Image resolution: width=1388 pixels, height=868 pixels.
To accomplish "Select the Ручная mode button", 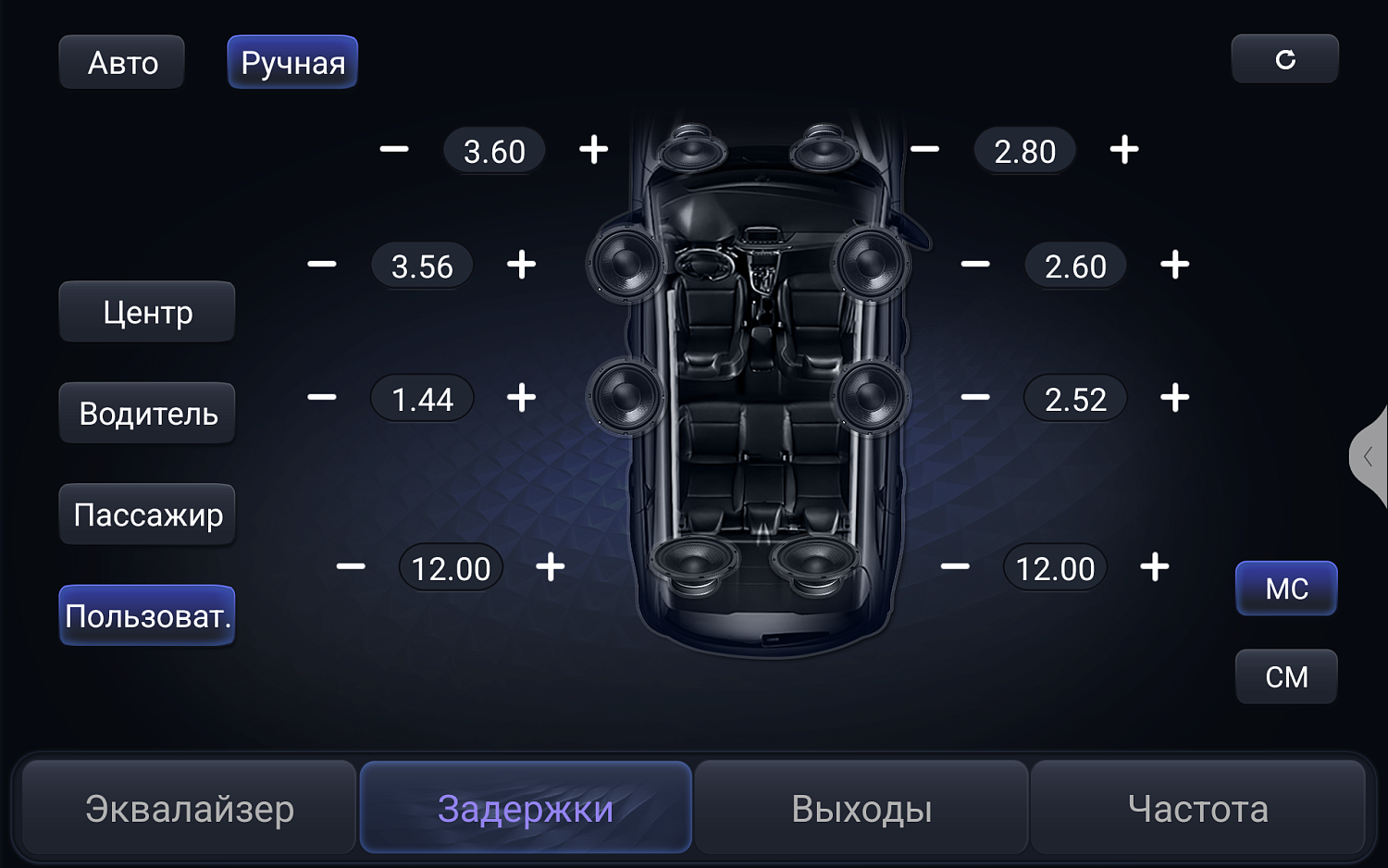I will click(292, 61).
